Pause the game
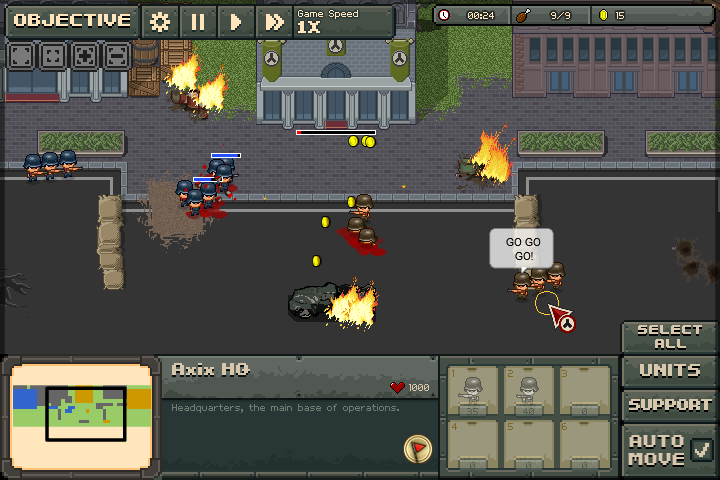 coord(197,21)
